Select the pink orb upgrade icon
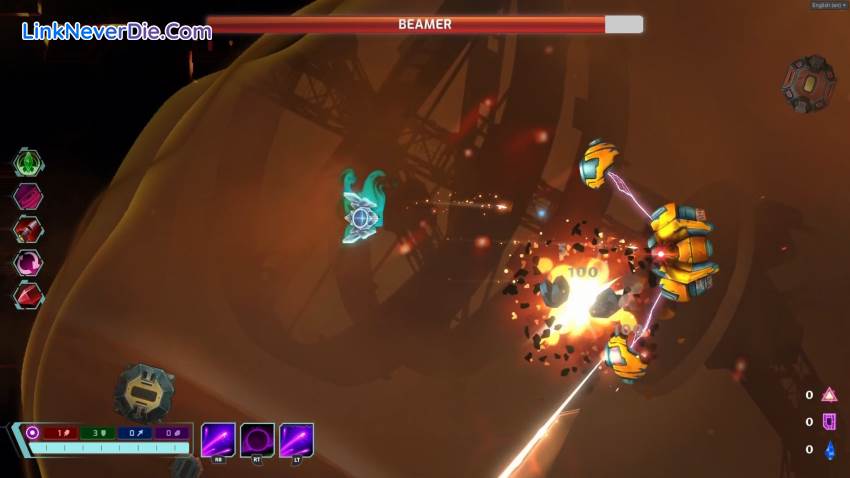 (x=28, y=263)
